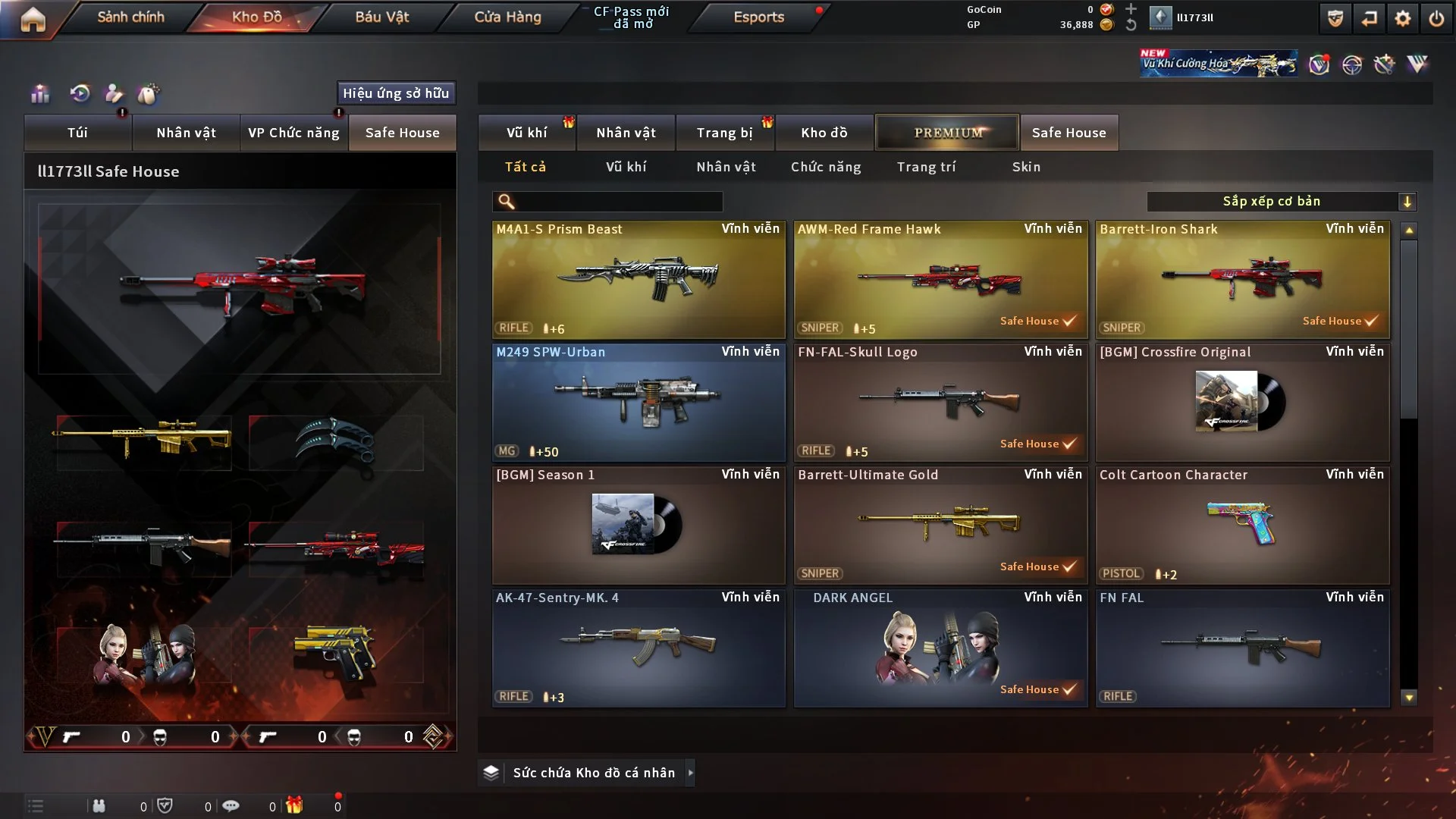Go to Sảnh chính lobby menu
The width and height of the screenshot is (1456, 819).
tap(130, 17)
